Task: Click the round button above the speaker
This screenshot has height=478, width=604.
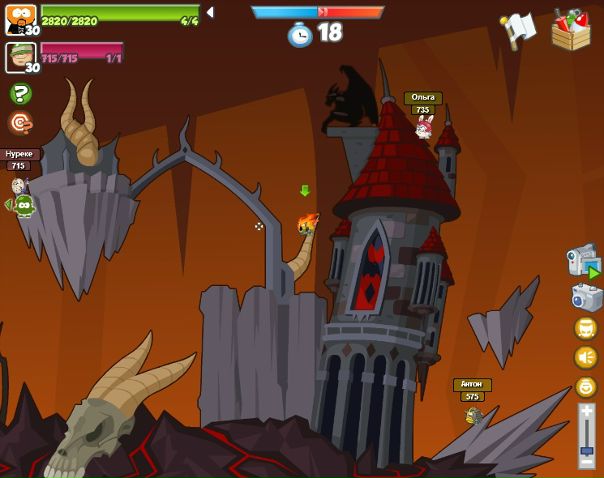Action: pyautogui.click(x=586, y=329)
